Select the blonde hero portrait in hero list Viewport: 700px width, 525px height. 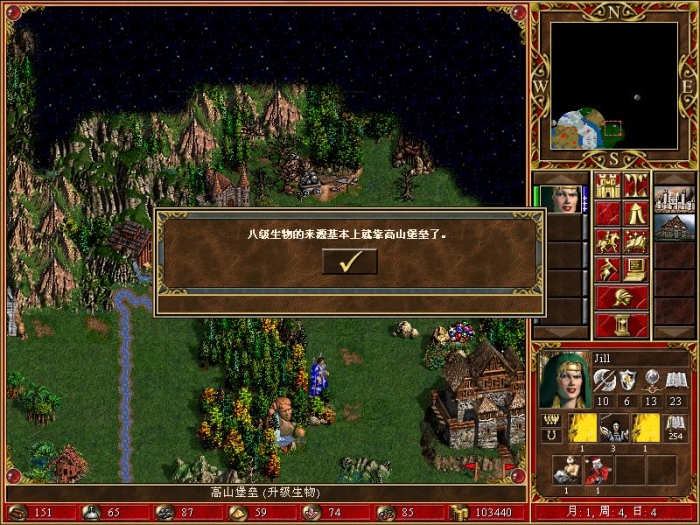[560, 199]
